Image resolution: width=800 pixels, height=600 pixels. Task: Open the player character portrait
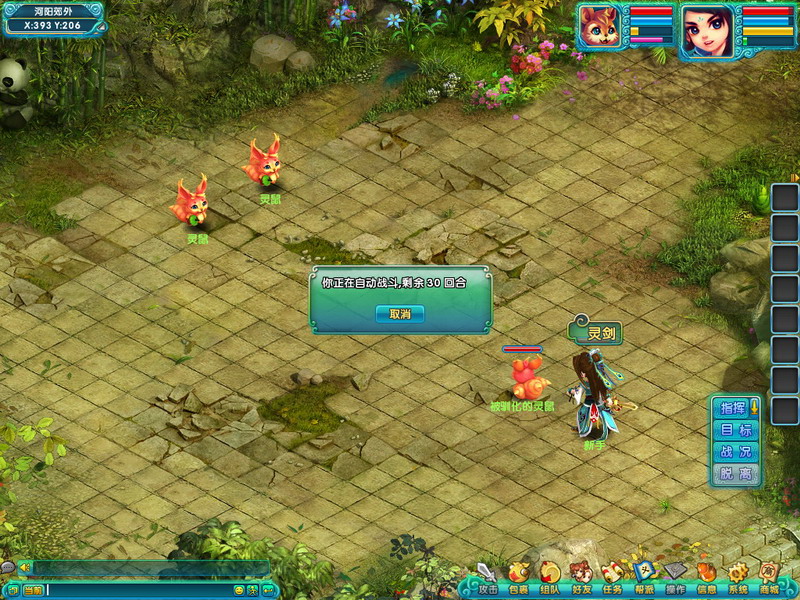(706, 30)
